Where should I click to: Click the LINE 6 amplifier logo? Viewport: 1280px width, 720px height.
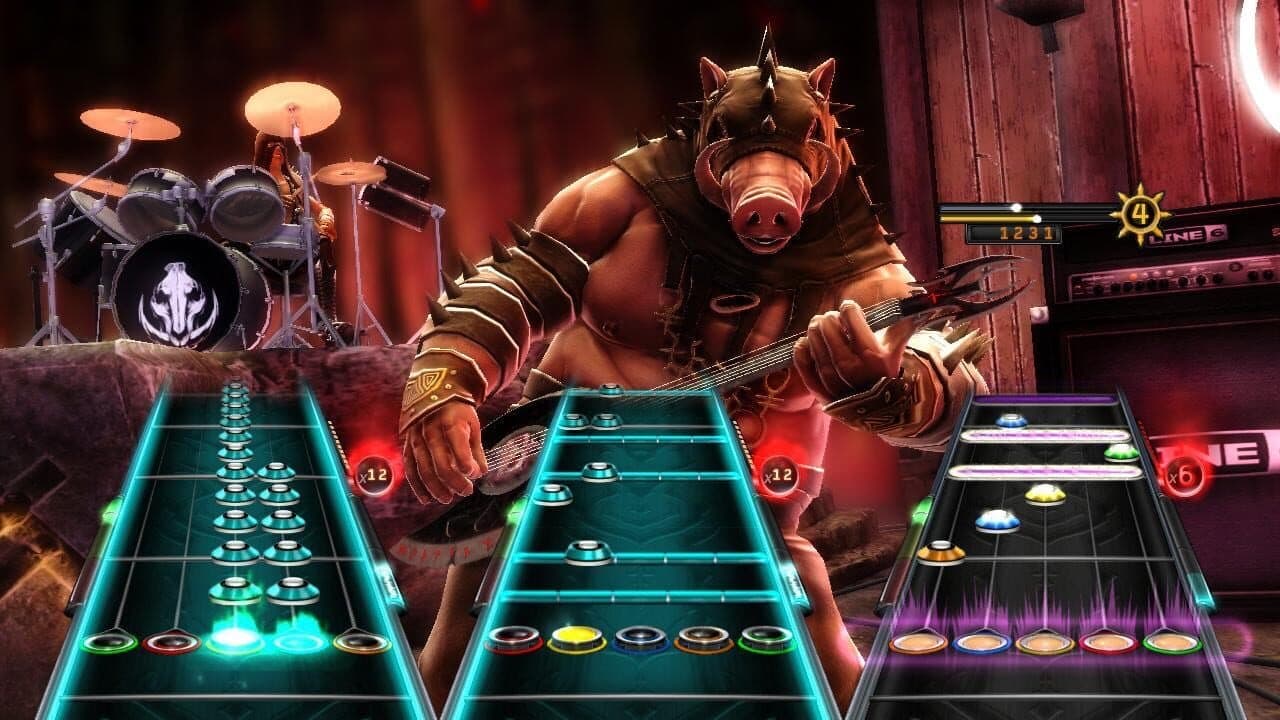[x=1190, y=235]
